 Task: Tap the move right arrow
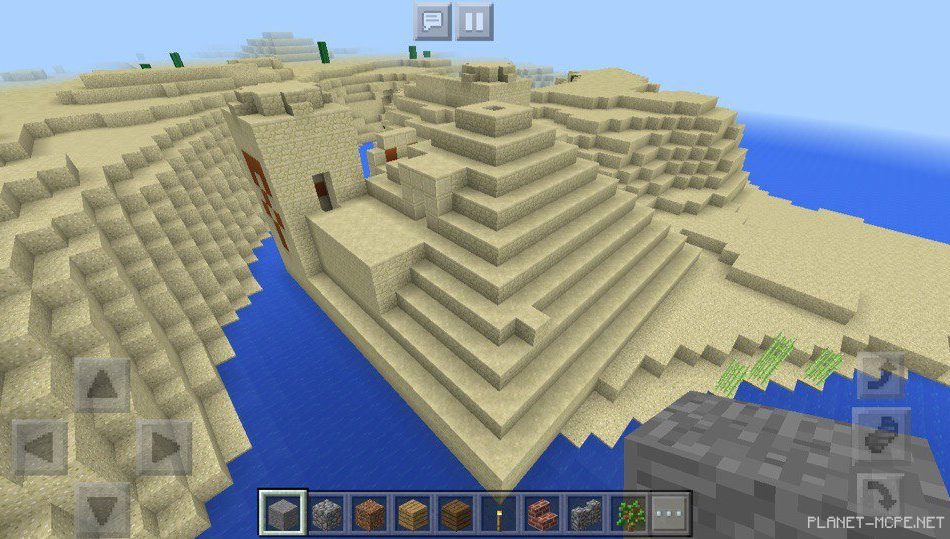coord(163,445)
